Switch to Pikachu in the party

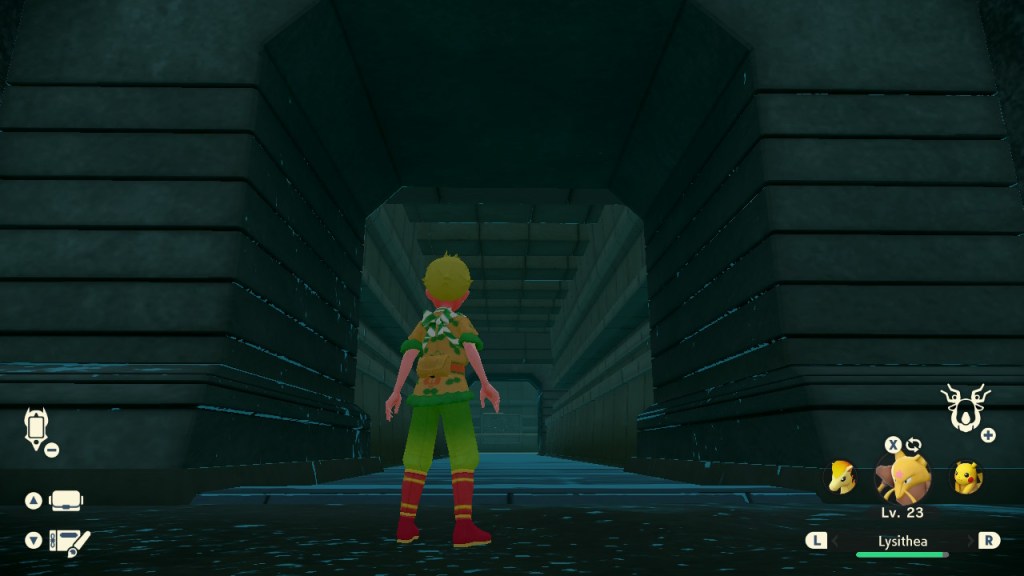coord(966,478)
